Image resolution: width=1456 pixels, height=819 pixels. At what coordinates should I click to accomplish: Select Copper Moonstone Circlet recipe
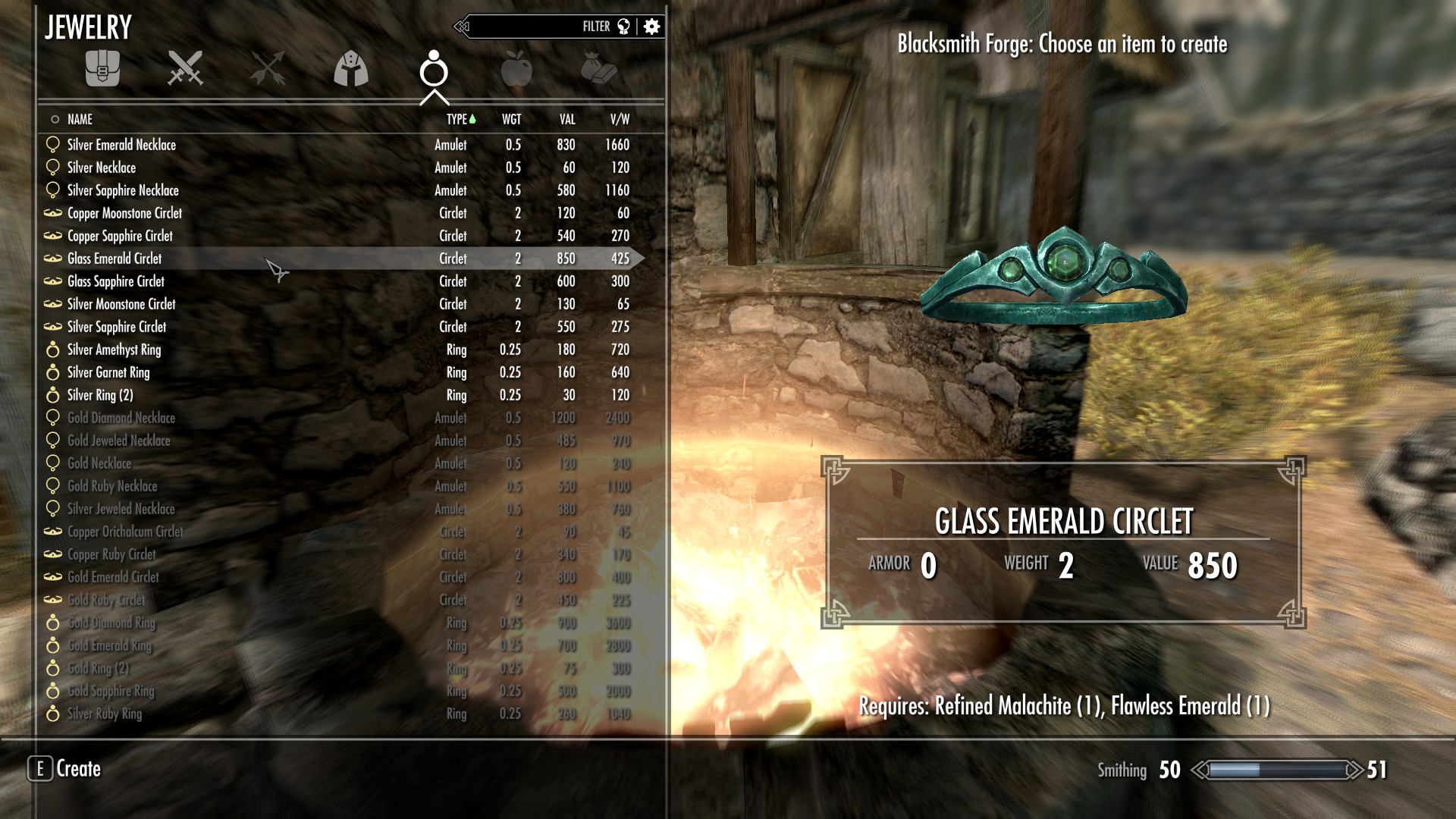pos(124,213)
